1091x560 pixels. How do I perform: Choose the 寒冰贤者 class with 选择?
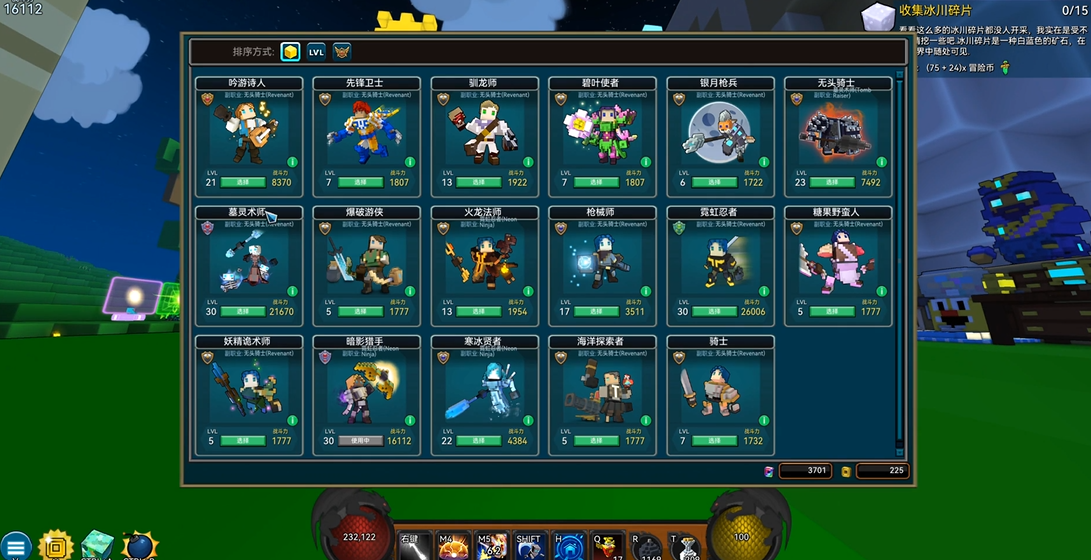(x=479, y=441)
